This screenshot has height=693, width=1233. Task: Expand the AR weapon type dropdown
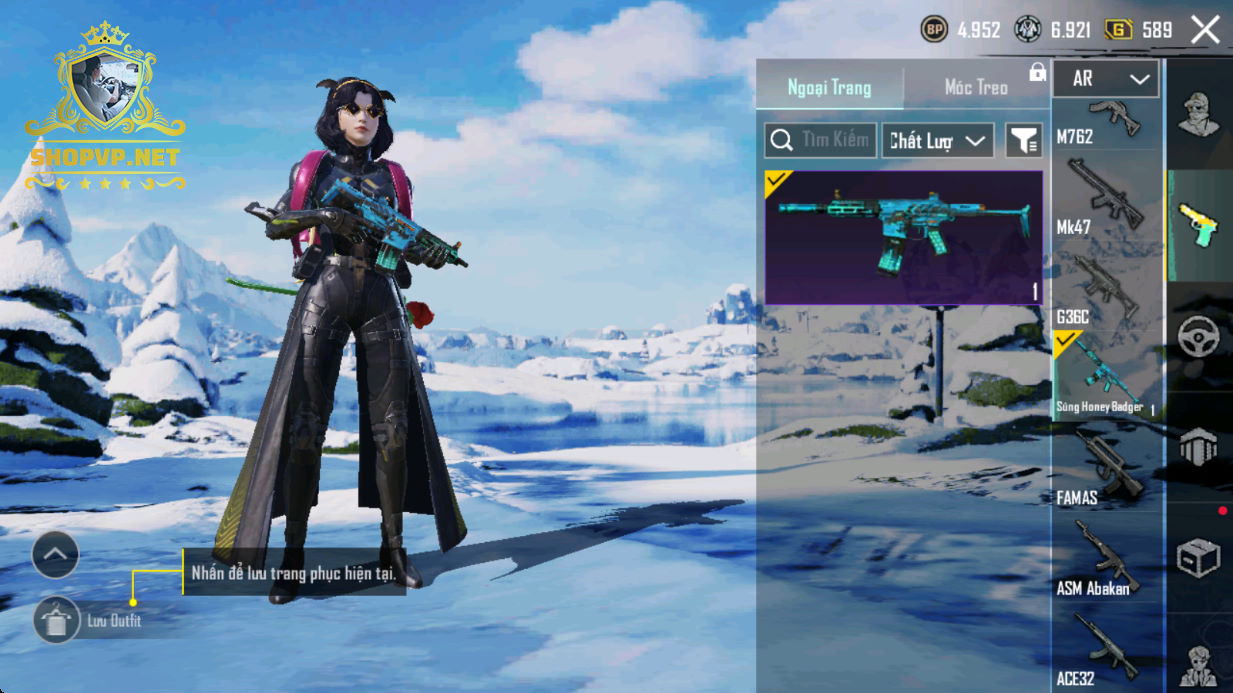(x=1106, y=79)
